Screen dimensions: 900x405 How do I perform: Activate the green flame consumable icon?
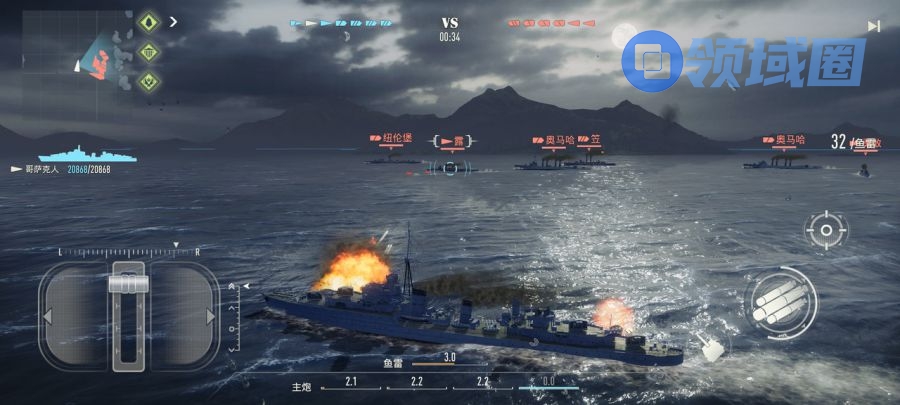point(149,22)
